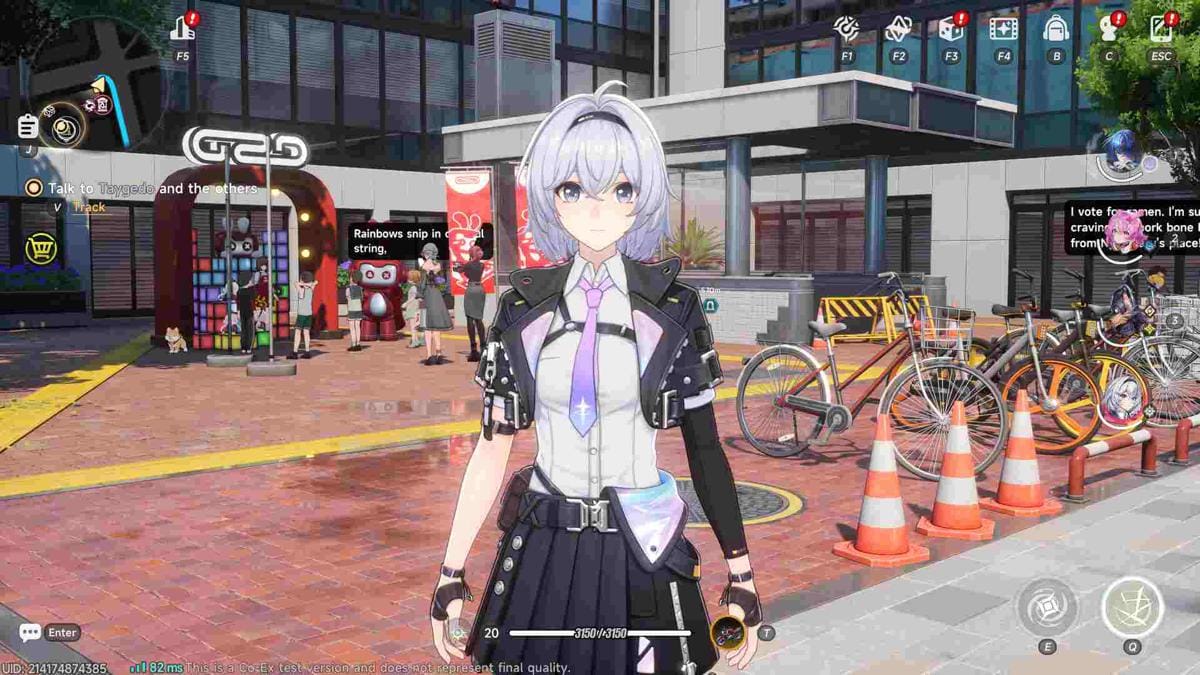The height and width of the screenshot is (675, 1200).
Task: Open the film strip sparkle icon
Action: tap(1003, 29)
